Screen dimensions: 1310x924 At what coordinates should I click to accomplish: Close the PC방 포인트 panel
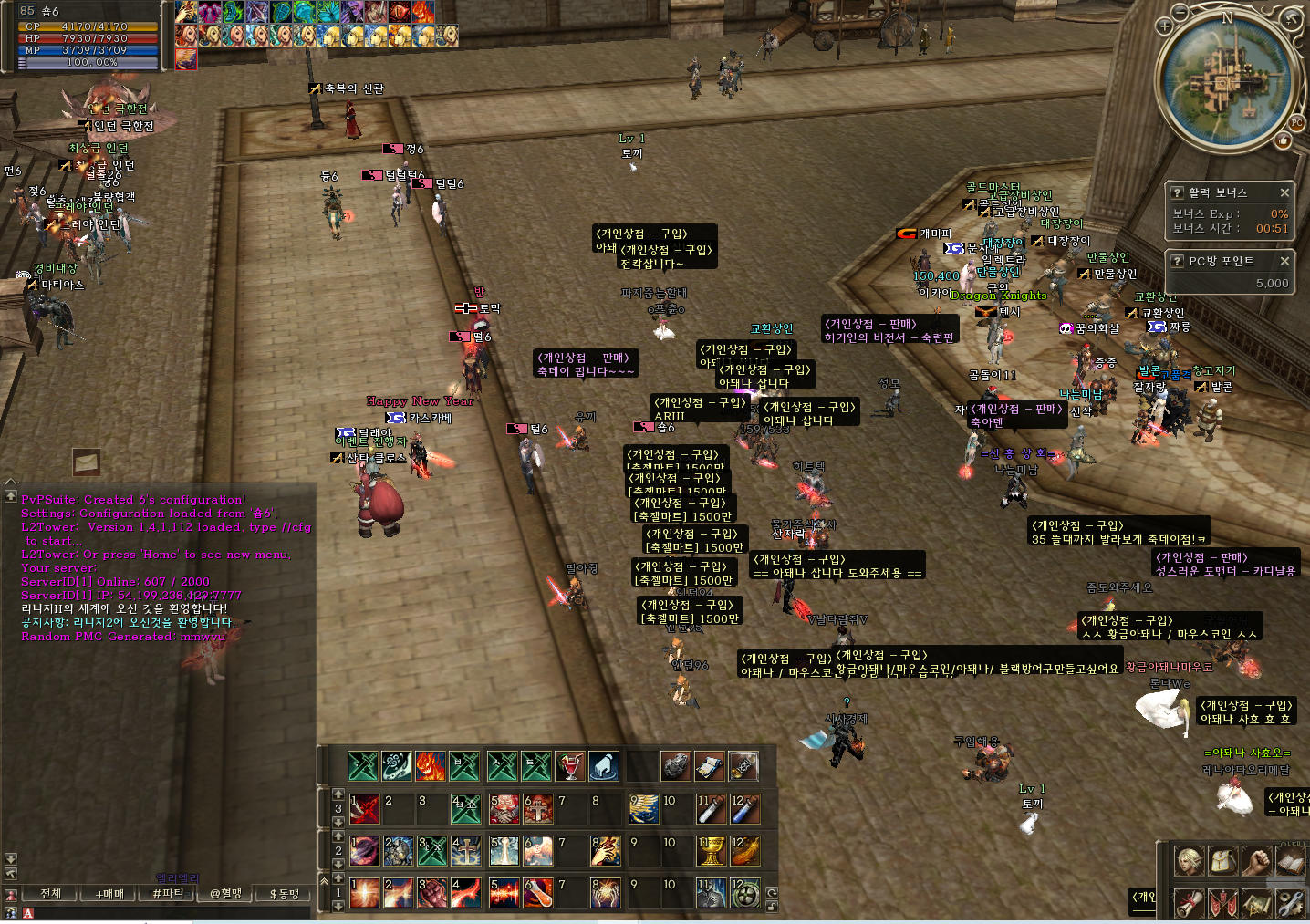1284,261
